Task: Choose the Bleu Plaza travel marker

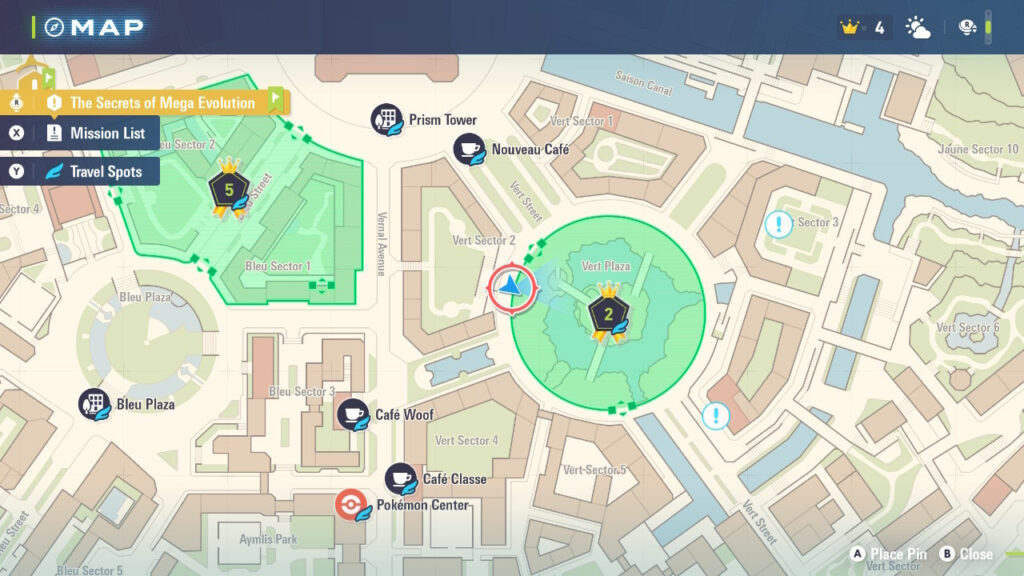Action: coord(95,405)
